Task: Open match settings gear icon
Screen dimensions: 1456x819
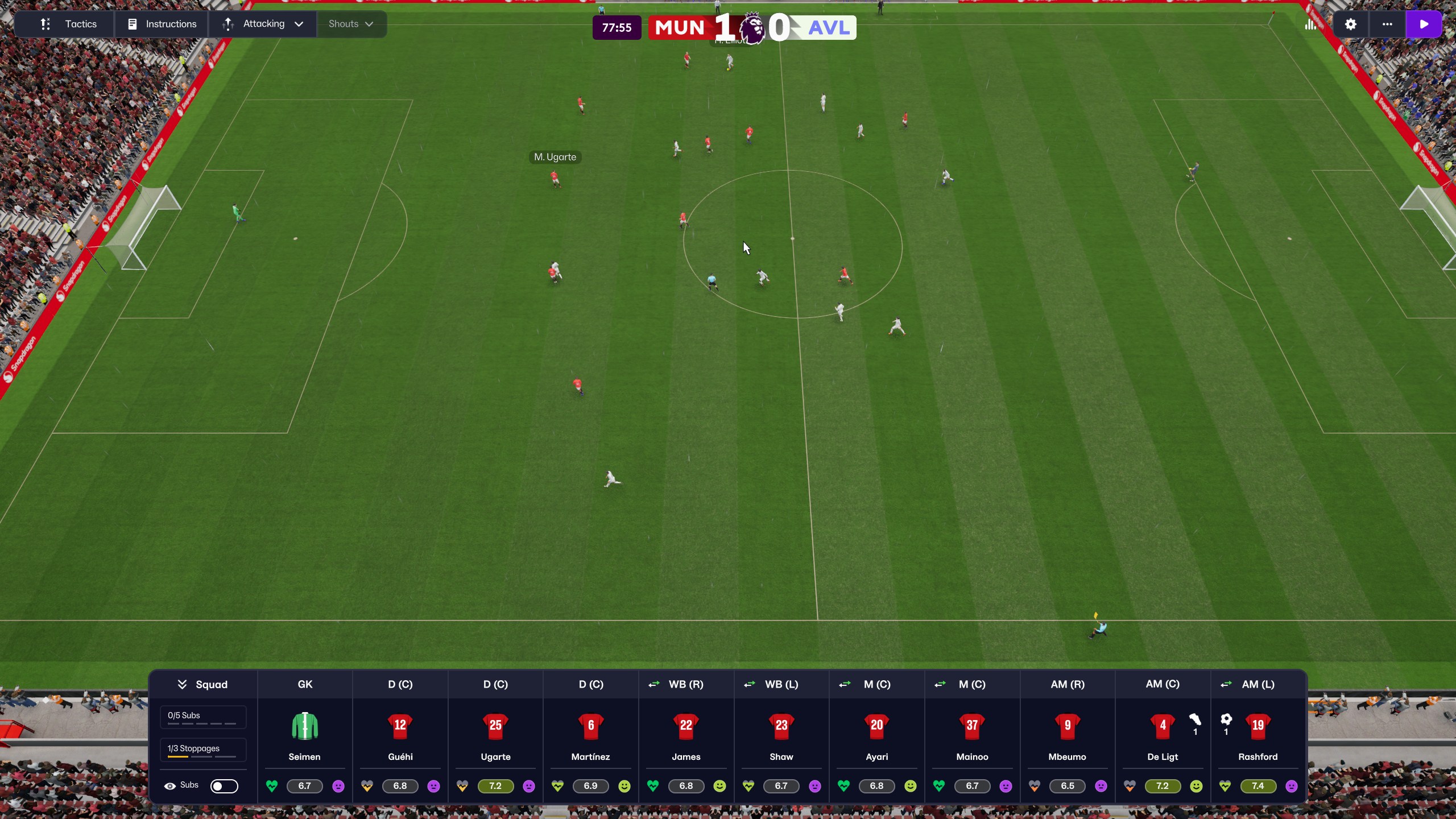Action: (x=1350, y=24)
